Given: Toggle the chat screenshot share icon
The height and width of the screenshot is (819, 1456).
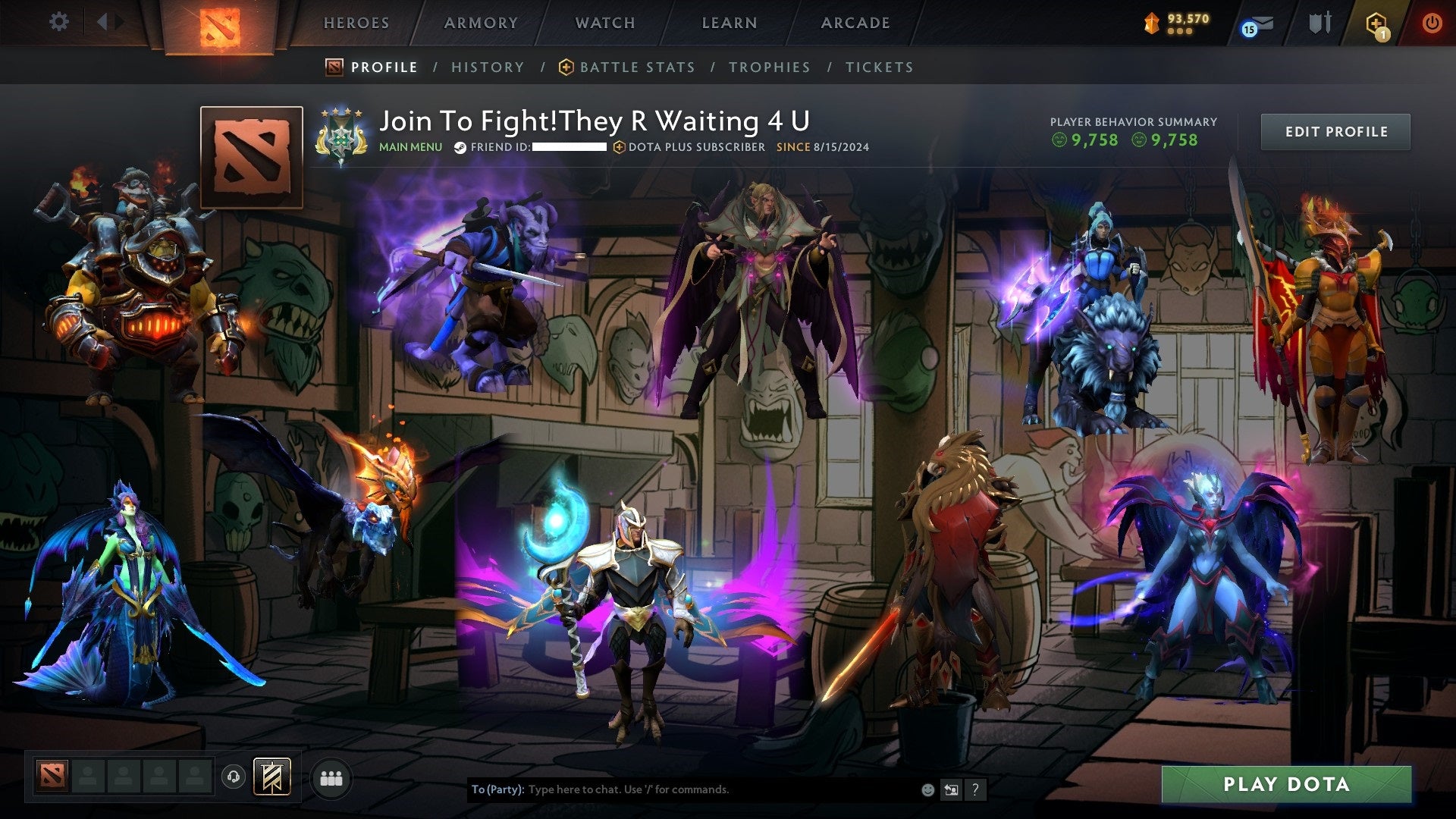Looking at the screenshot, I should pos(950,789).
